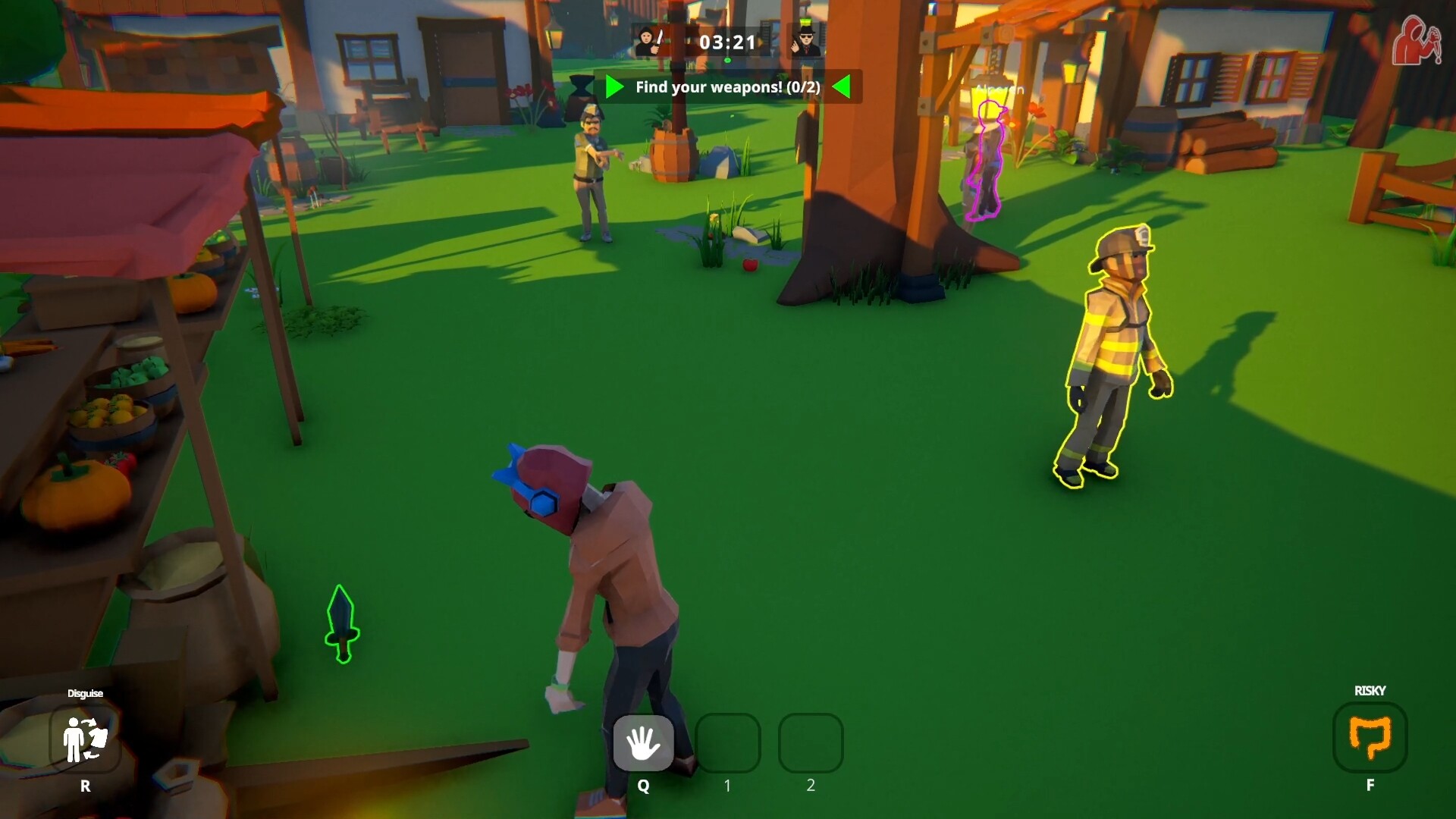Trigger the Risky intestine ability
Image resolution: width=1456 pixels, height=819 pixels.
(1370, 737)
